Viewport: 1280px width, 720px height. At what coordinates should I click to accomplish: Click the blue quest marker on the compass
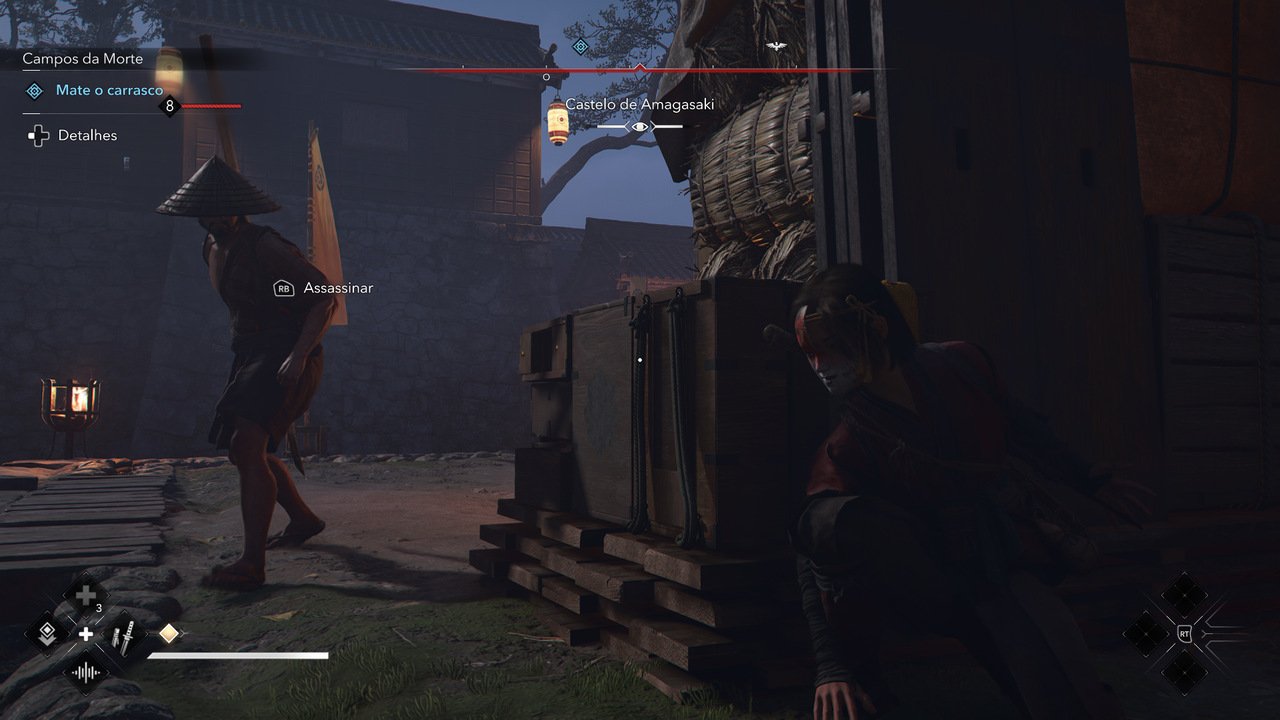point(580,46)
